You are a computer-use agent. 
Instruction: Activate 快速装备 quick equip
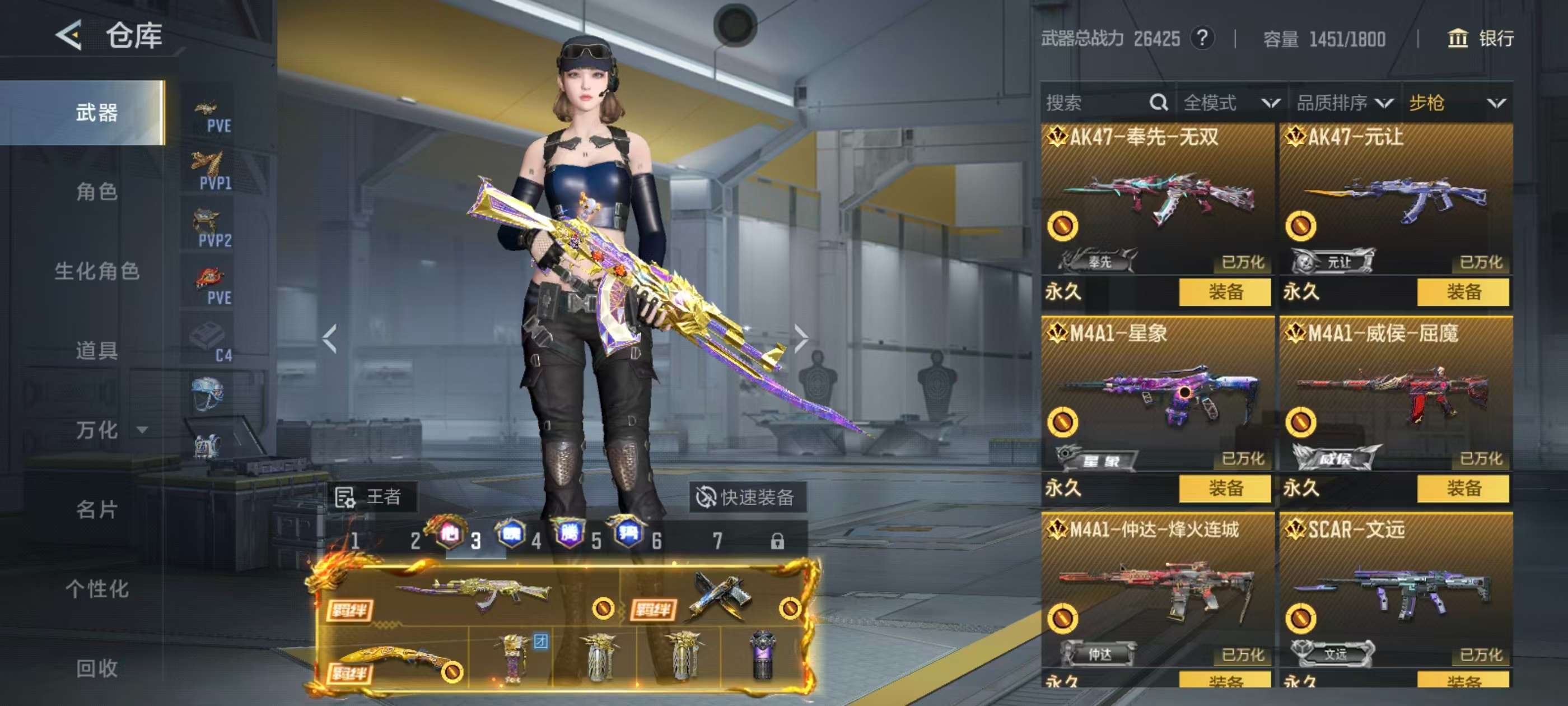tap(746, 498)
